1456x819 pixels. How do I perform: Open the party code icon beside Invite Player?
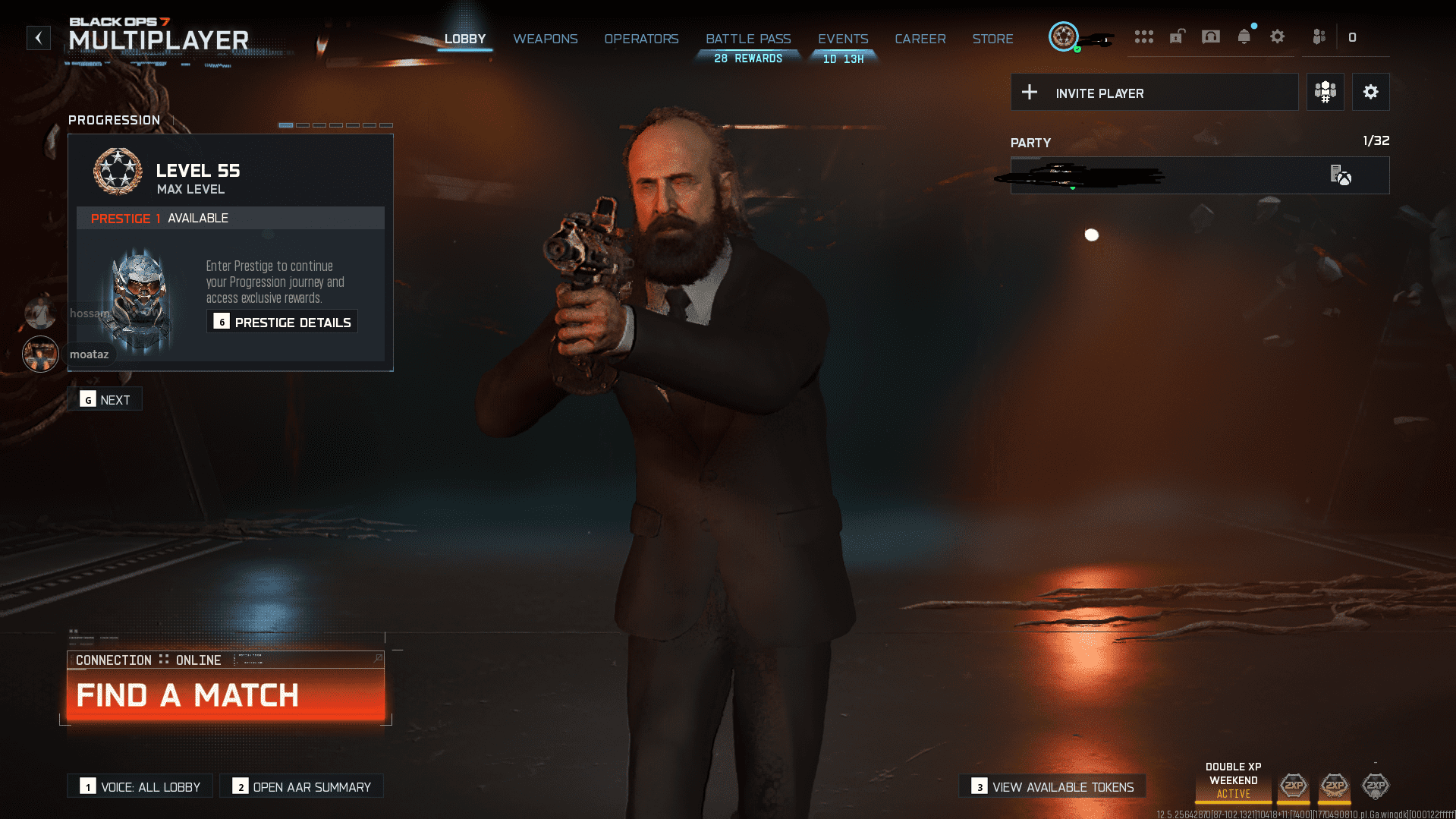1325,92
